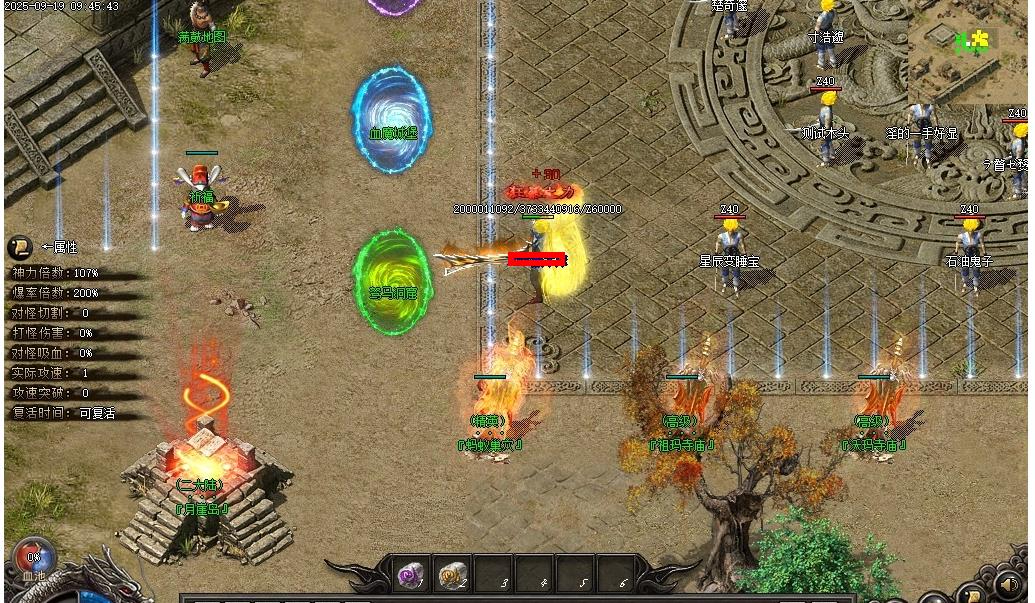Image resolution: width=1035 pixels, height=603 pixels.
Task: Open the 属性 scroll icon
Action: tap(19, 247)
